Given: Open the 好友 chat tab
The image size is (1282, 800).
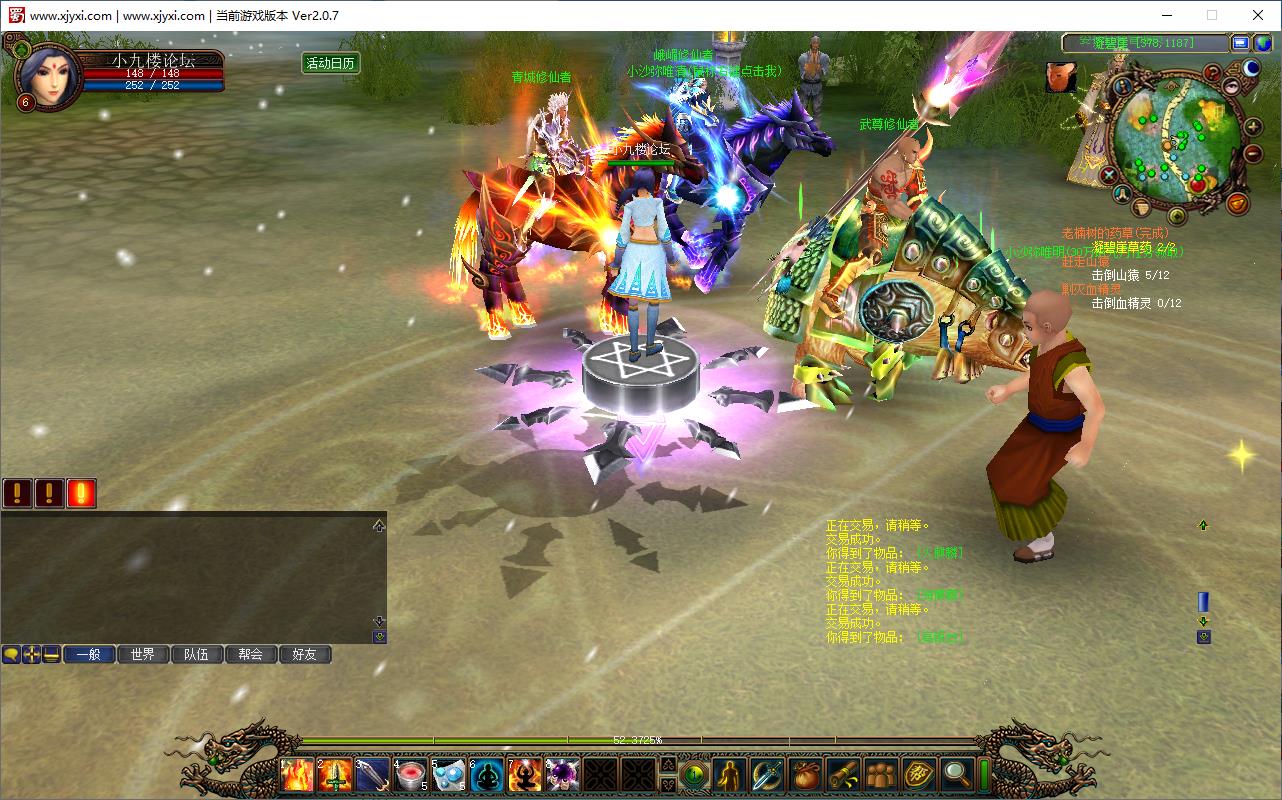Looking at the screenshot, I should 304,654.
